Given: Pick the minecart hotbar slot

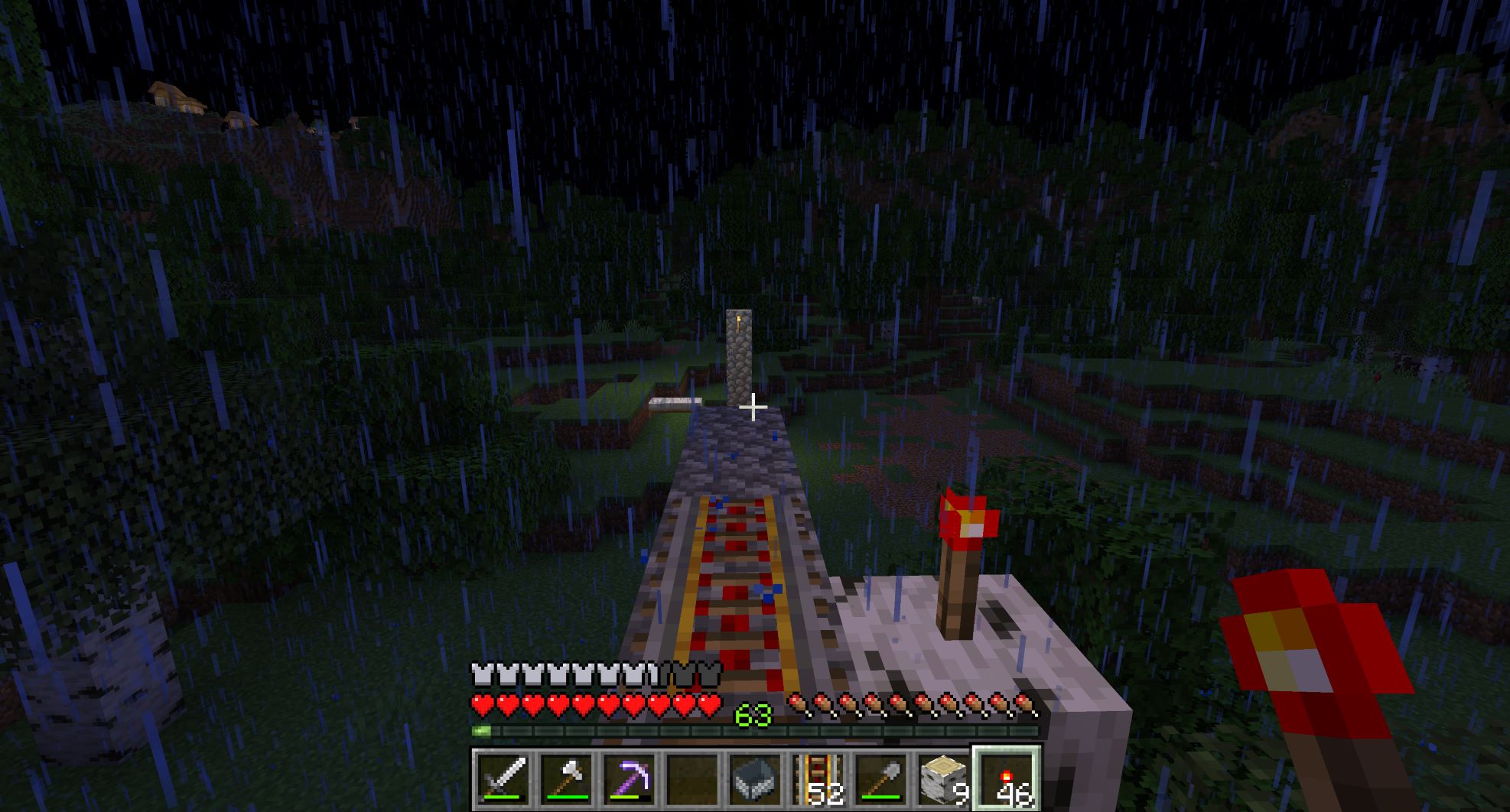Looking at the screenshot, I should (754, 780).
